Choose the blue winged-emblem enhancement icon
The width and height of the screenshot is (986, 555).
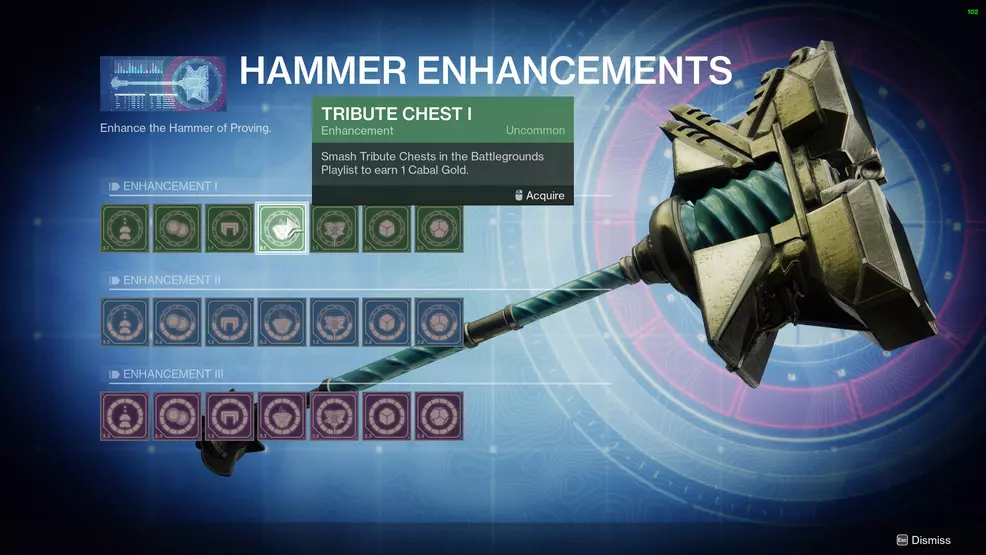(x=334, y=323)
